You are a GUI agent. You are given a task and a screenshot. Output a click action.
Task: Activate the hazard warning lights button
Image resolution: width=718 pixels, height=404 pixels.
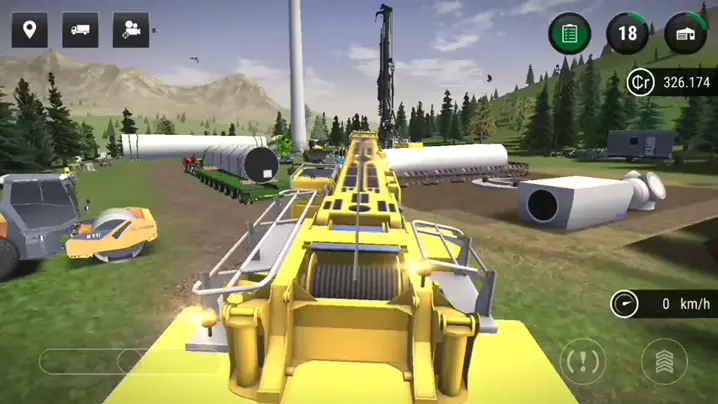[x=583, y=361]
